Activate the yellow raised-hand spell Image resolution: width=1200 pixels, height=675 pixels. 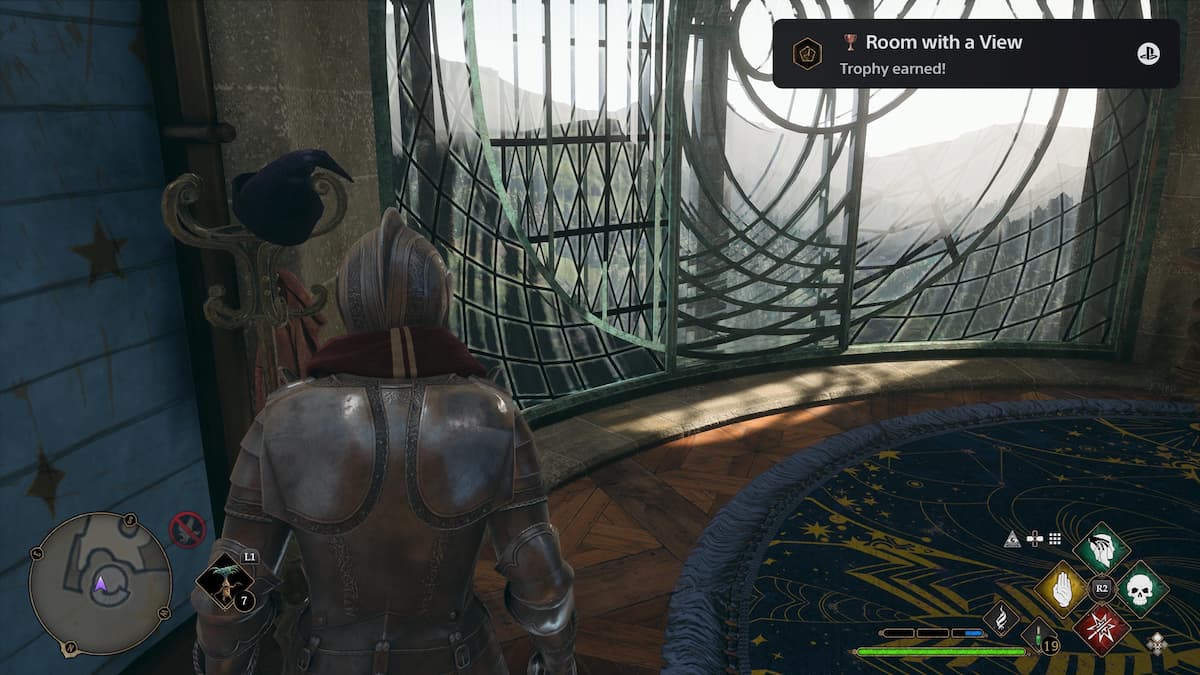point(1061,589)
